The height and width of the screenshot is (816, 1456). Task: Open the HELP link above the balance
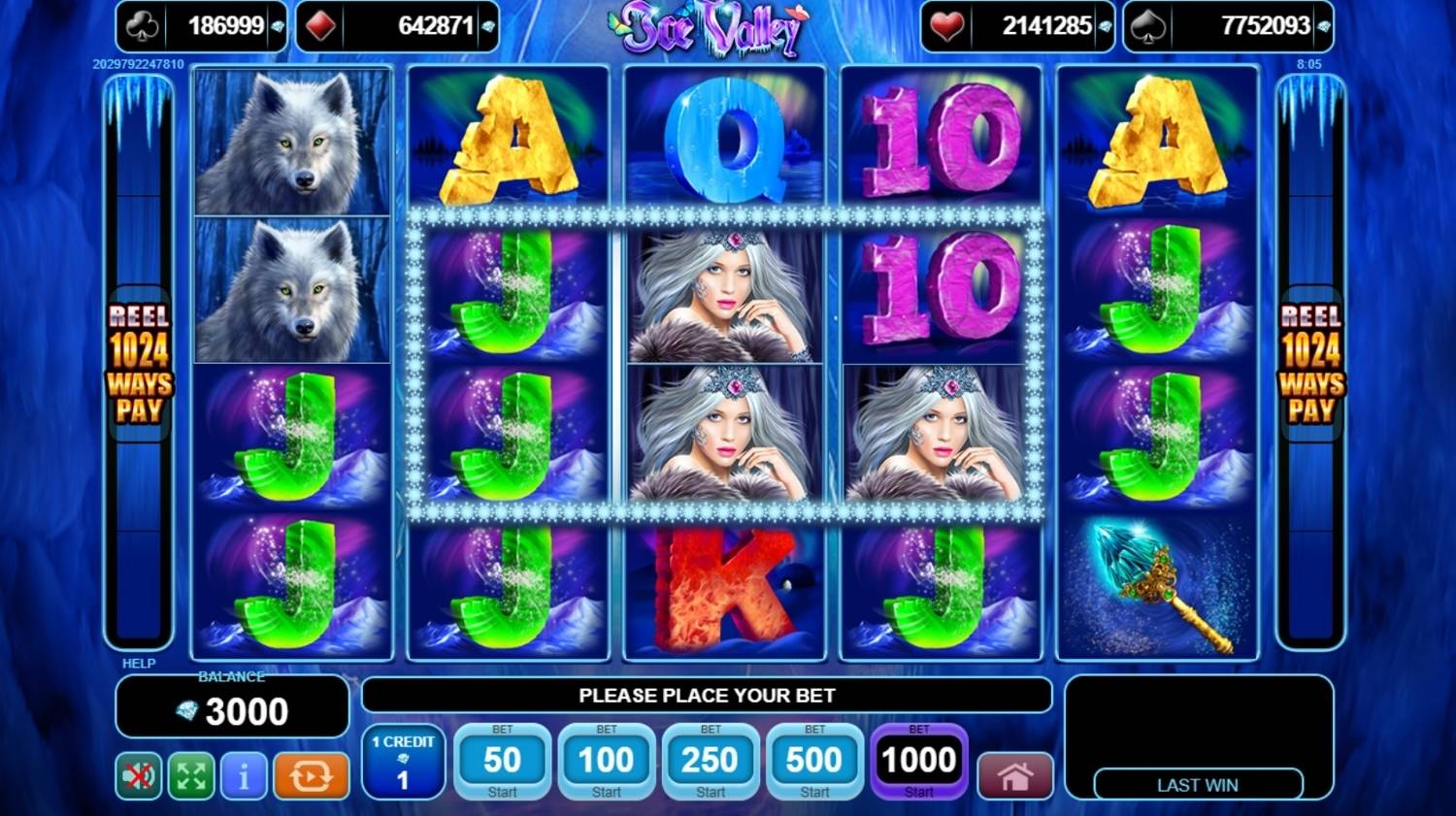[x=139, y=664]
